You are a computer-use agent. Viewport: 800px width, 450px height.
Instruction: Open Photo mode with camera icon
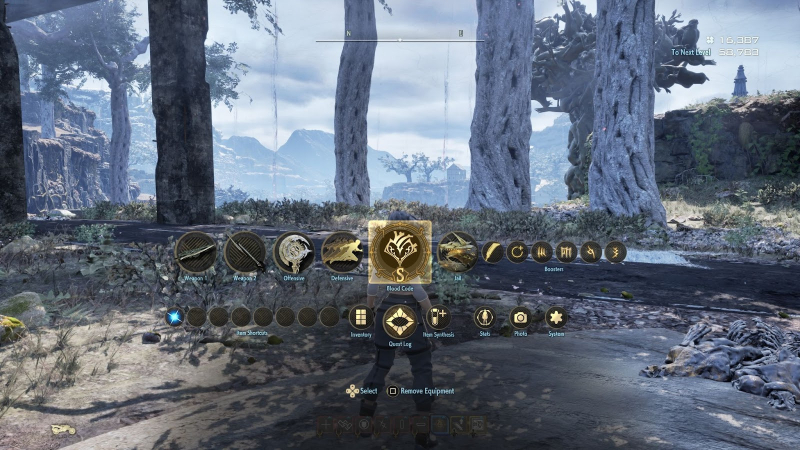[x=520, y=317]
